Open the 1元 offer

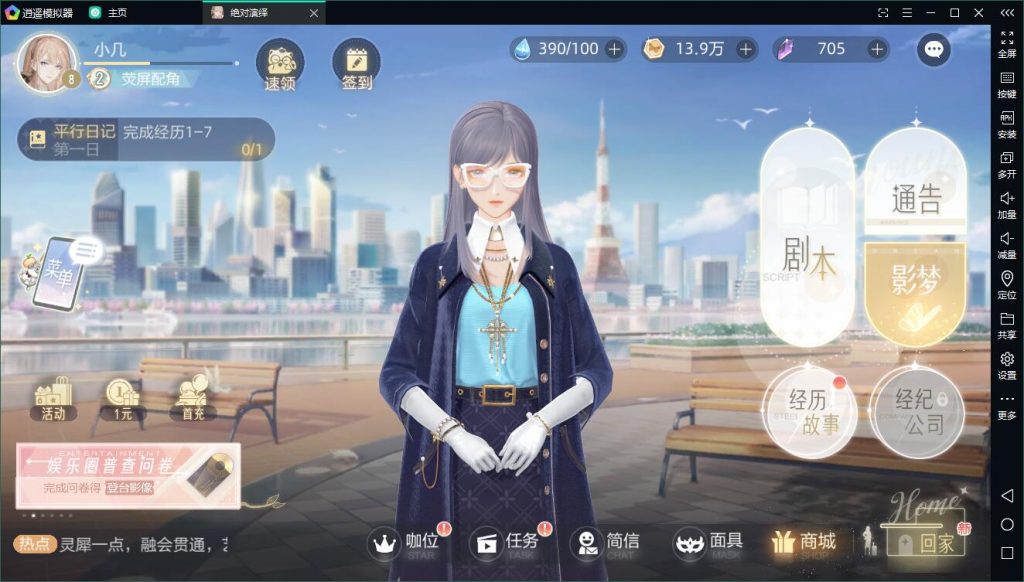[122, 398]
